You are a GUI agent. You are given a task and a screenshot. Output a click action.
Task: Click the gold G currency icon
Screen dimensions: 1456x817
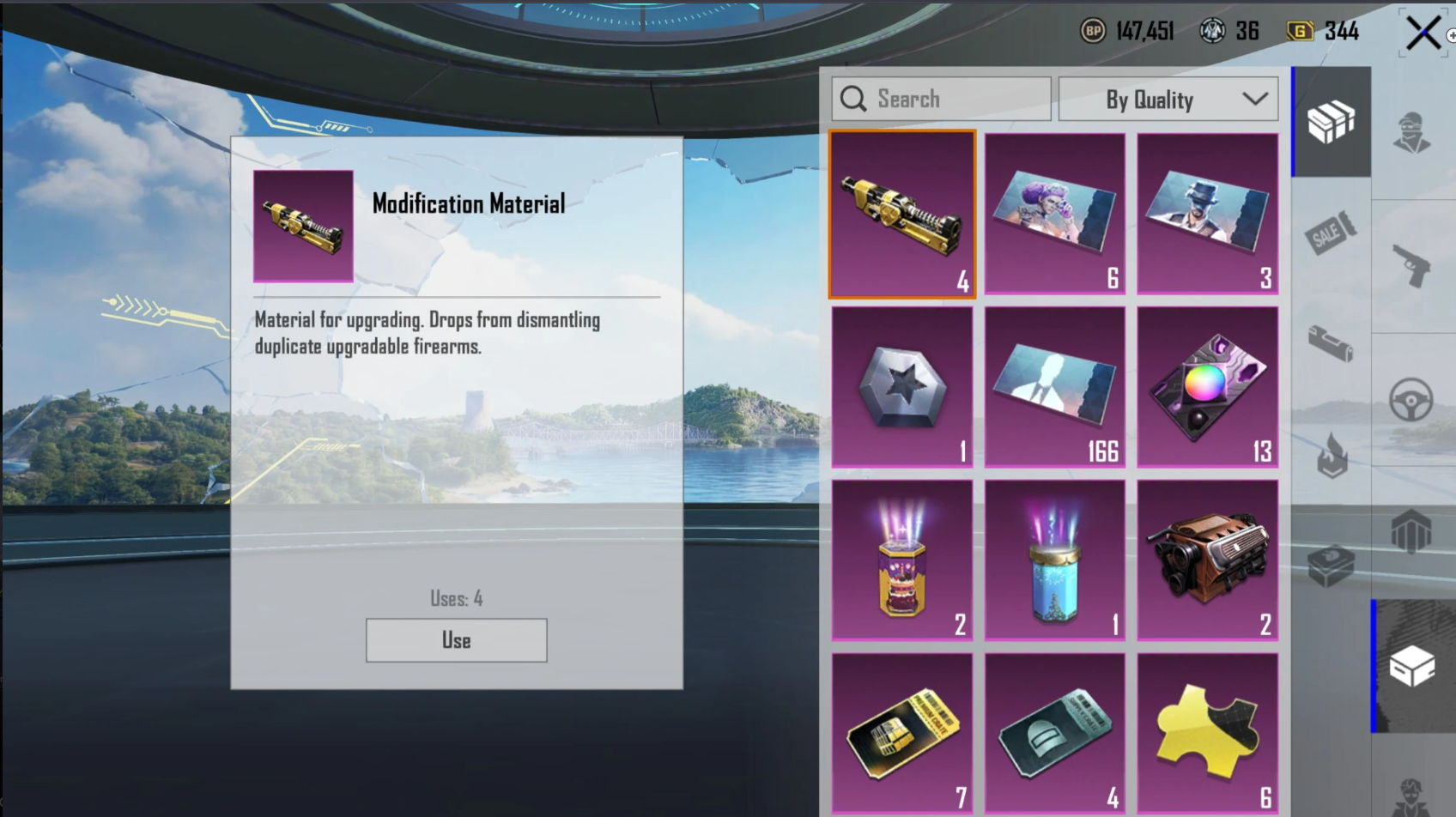click(x=1299, y=31)
